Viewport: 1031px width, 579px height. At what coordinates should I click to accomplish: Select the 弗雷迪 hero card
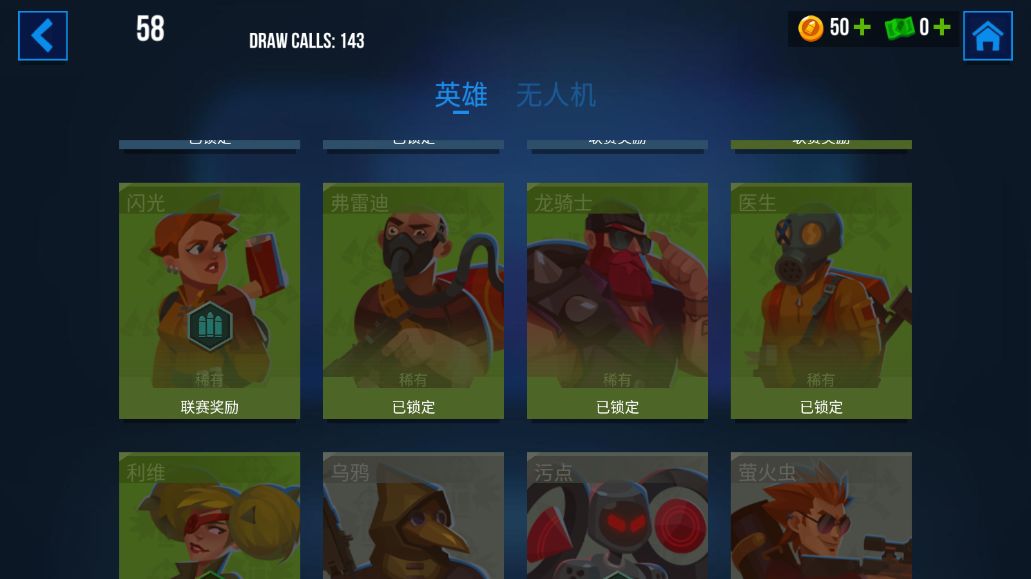click(x=413, y=300)
